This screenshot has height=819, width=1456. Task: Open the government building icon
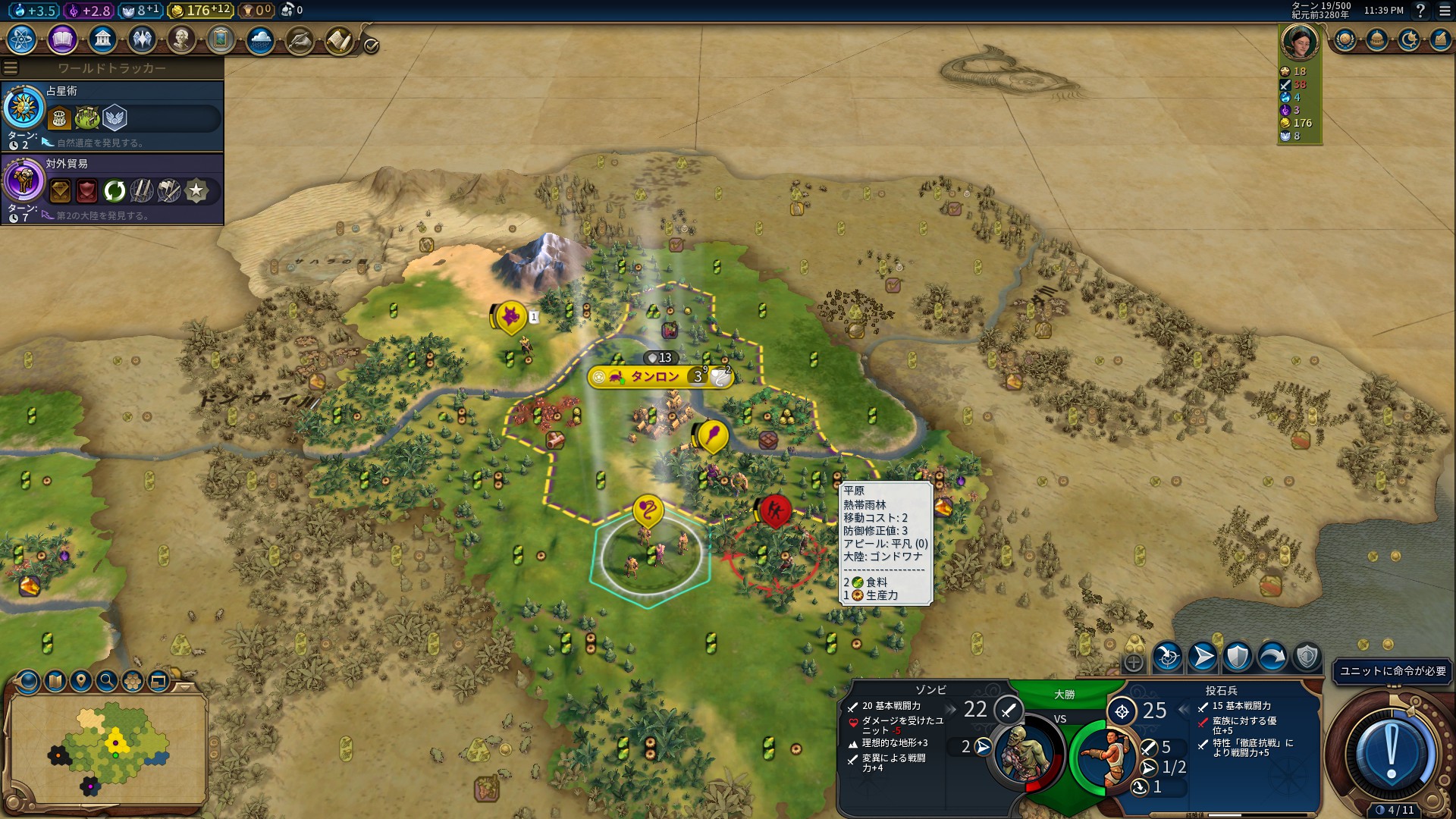coord(102,39)
